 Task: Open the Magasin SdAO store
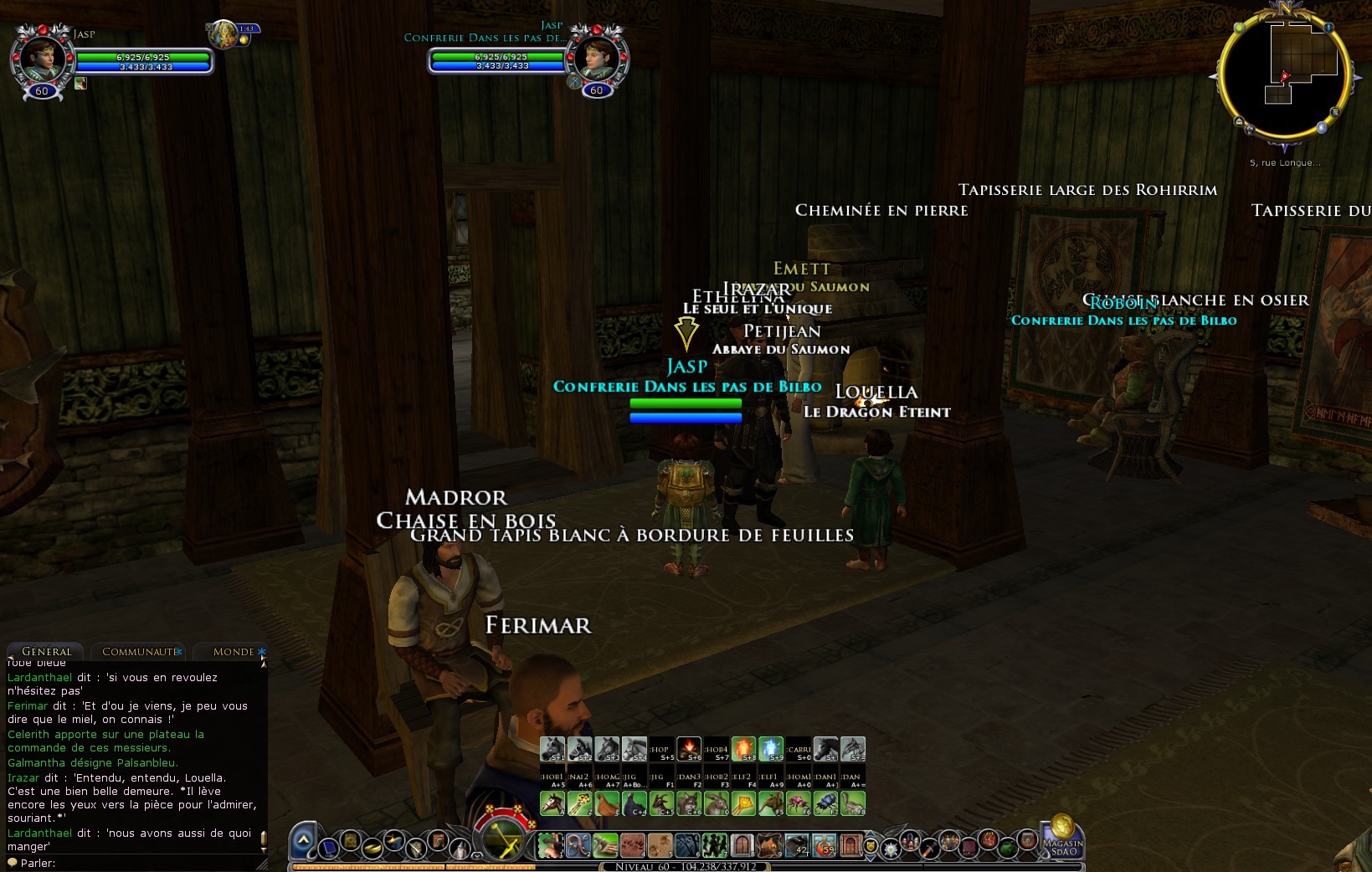[1062, 837]
